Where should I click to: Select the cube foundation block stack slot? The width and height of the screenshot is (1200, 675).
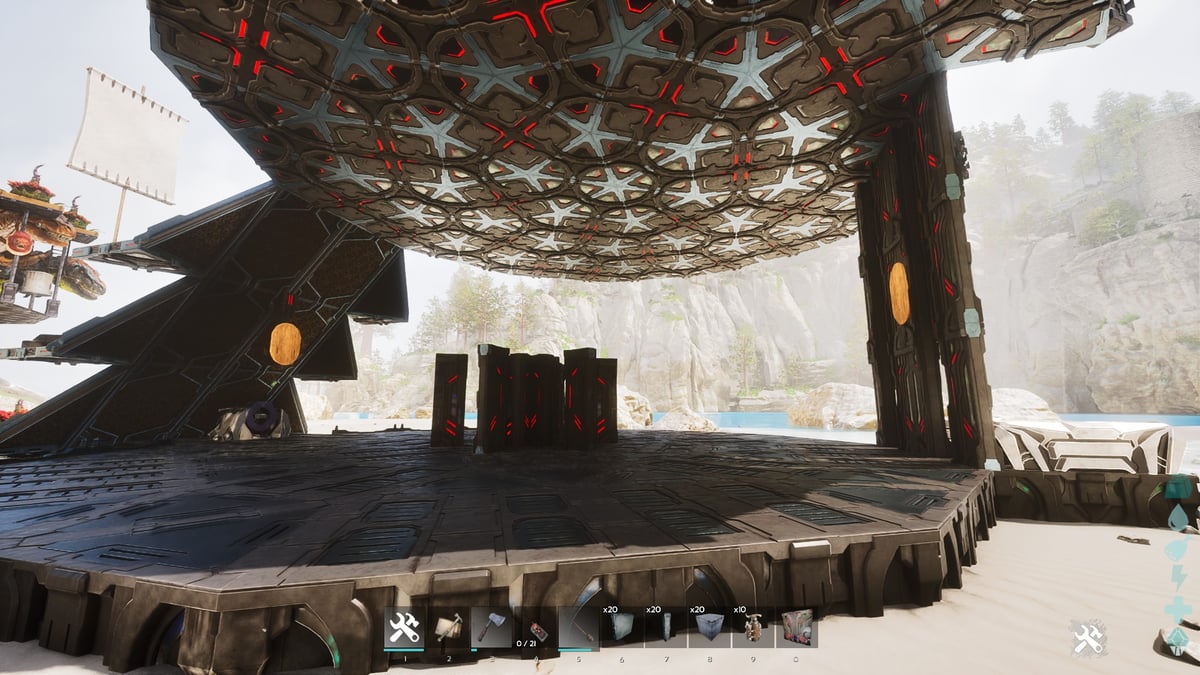(x=708, y=628)
